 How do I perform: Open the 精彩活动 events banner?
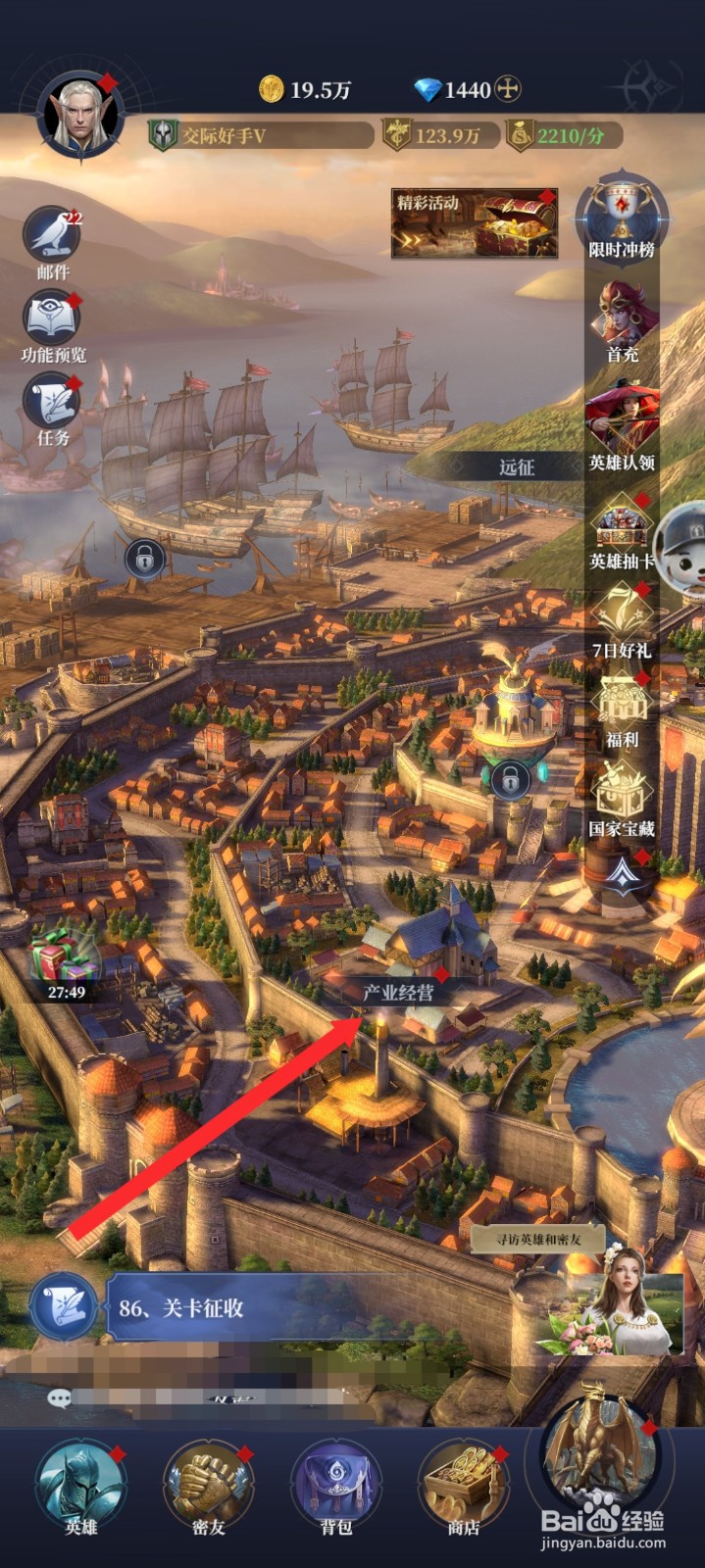pyautogui.click(x=475, y=223)
